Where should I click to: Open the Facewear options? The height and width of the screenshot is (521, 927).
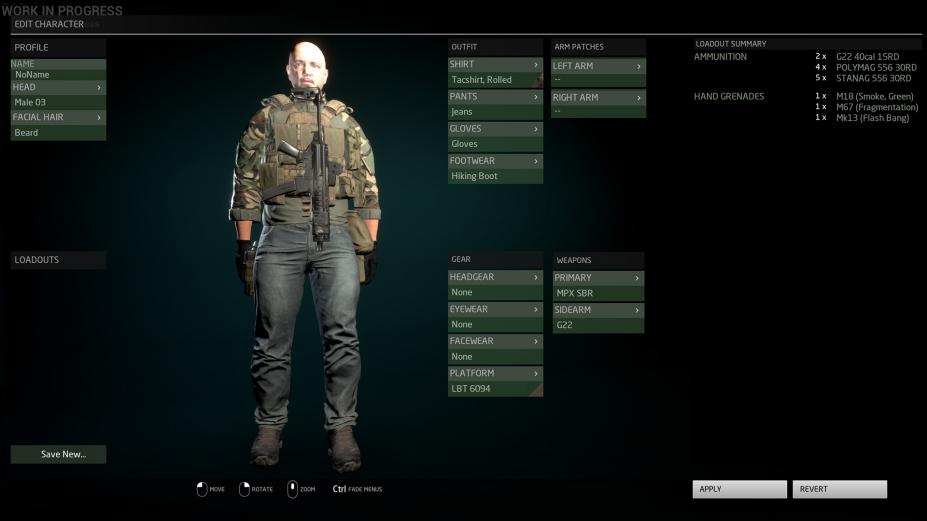(x=495, y=341)
